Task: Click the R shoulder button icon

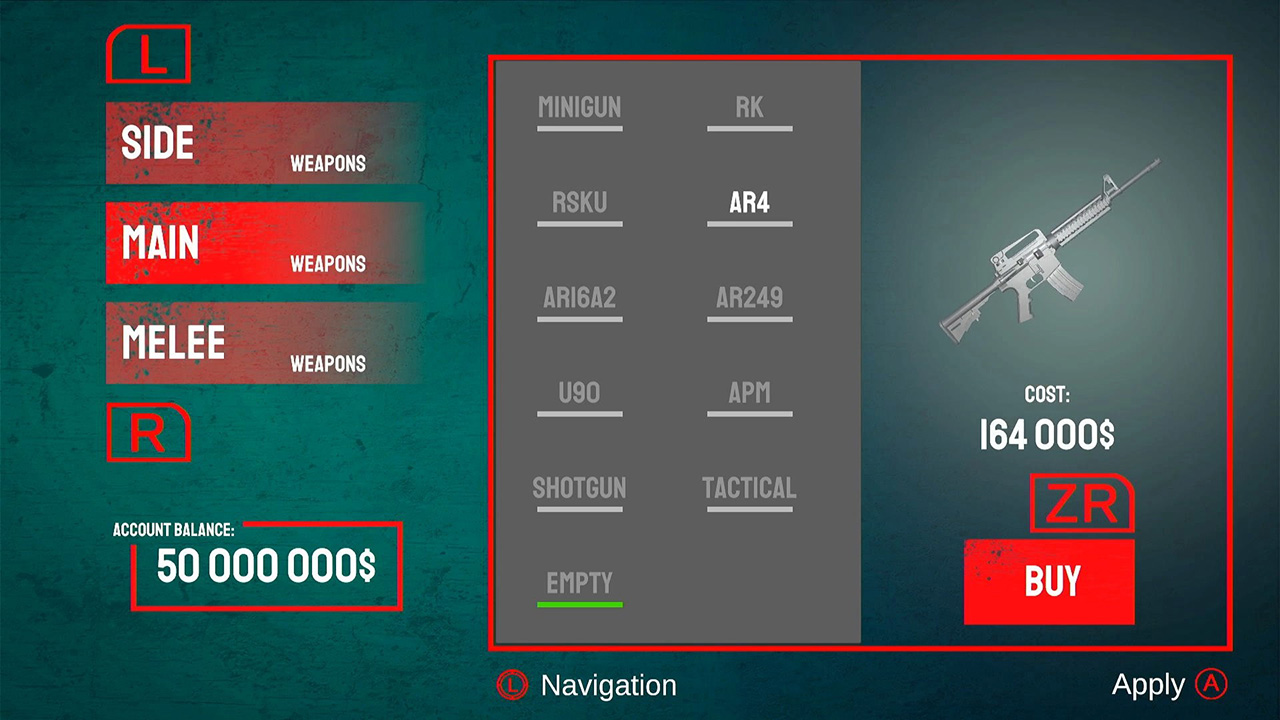Action: (x=148, y=434)
